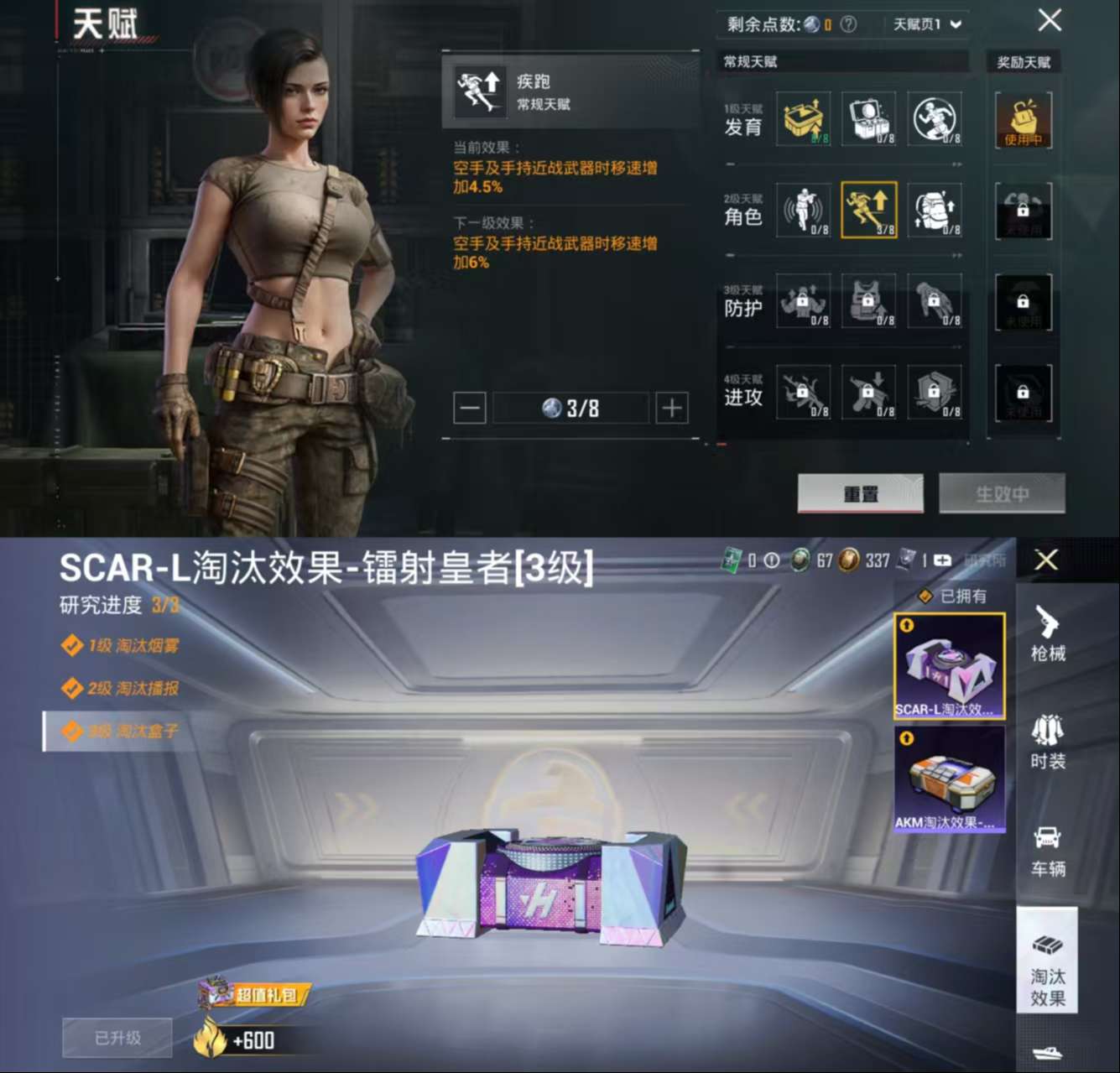Image resolution: width=1120 pixels, height=1073 pixels.
Task: Switch to the 枪械 firearms tab
Action: [x=1047, y=633]
